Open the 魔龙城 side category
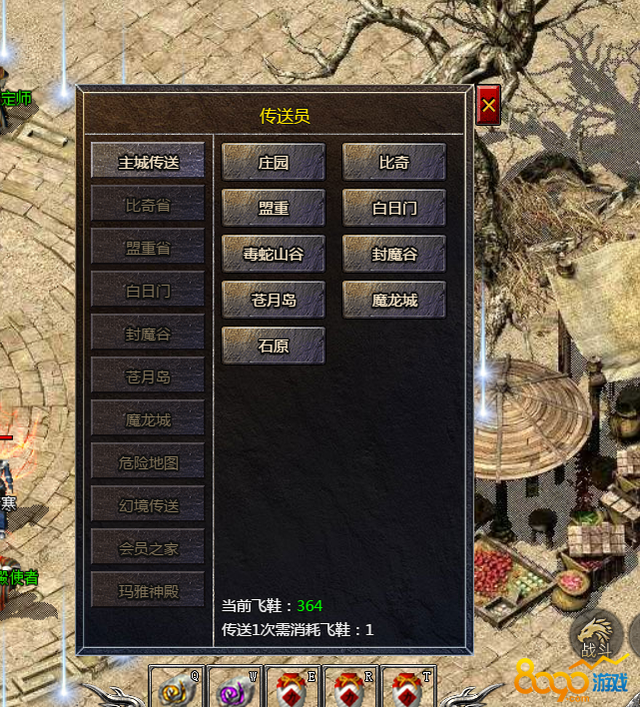This screenshot has height=707, width=640. (x=148, y=420)
